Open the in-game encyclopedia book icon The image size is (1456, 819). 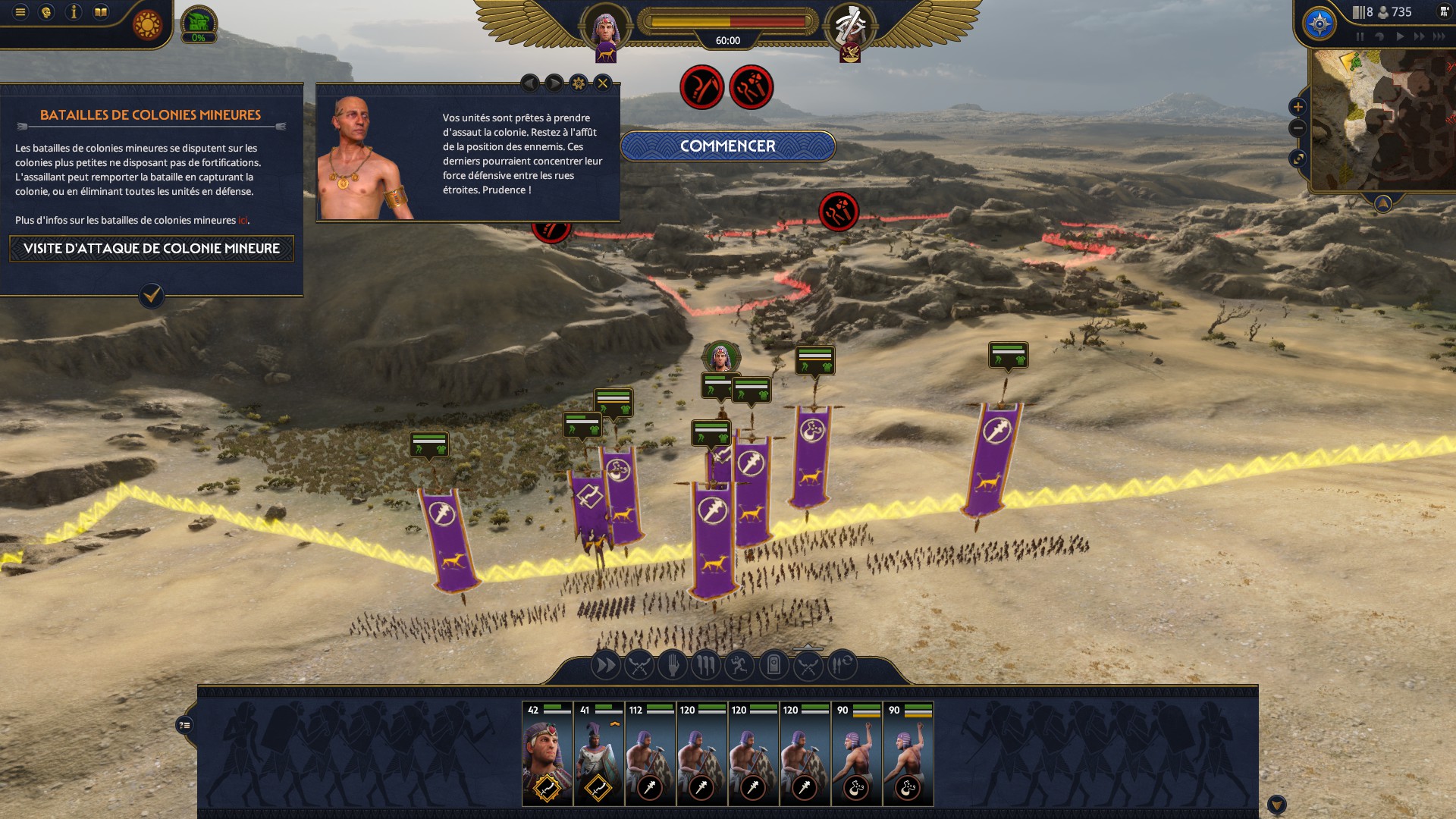[101, 12]
